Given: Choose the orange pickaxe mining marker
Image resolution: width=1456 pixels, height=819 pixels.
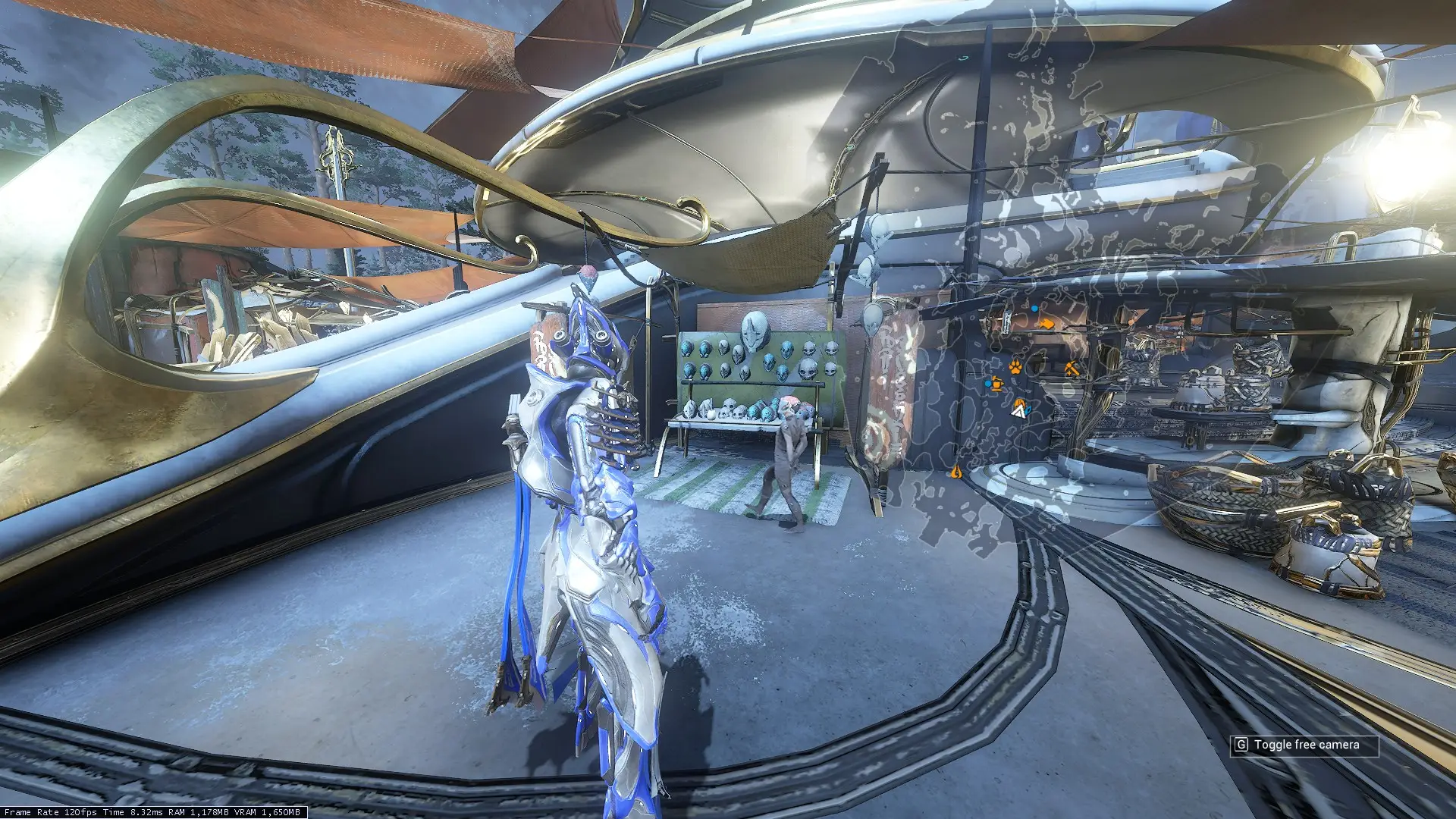Looking at the screenshot, I should (1071, 369).
